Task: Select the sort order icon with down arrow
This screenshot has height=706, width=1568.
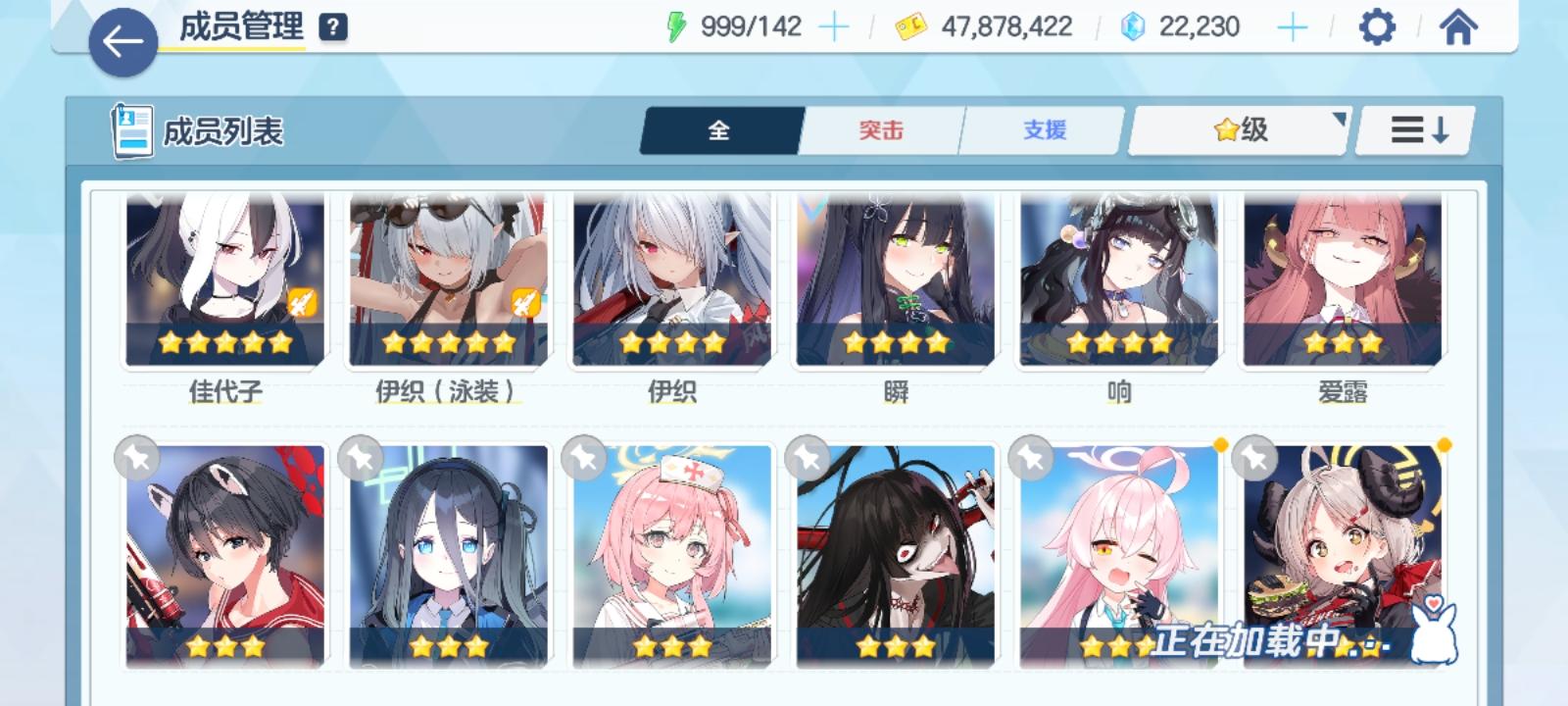Action: [1414, 128]
